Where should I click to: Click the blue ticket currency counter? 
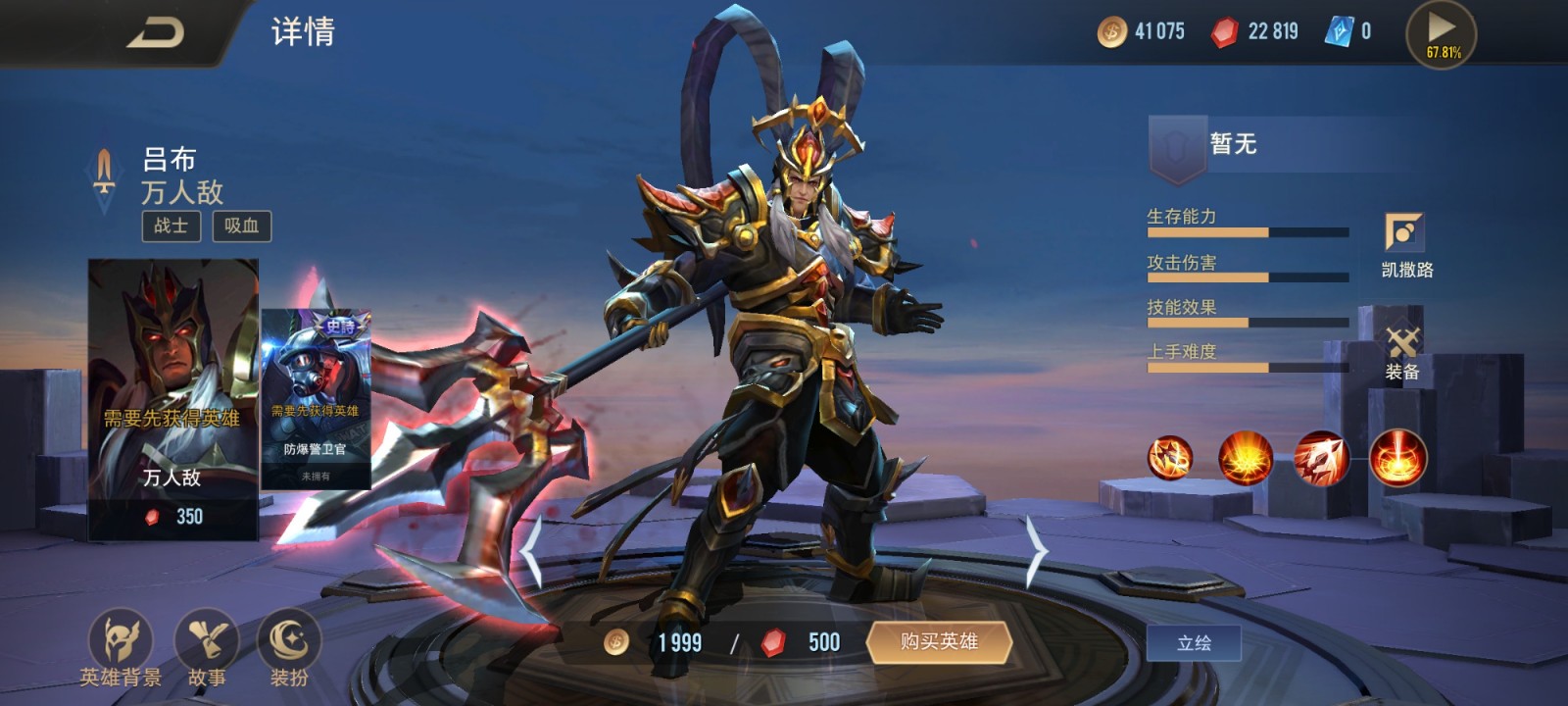pos(1348,32)
